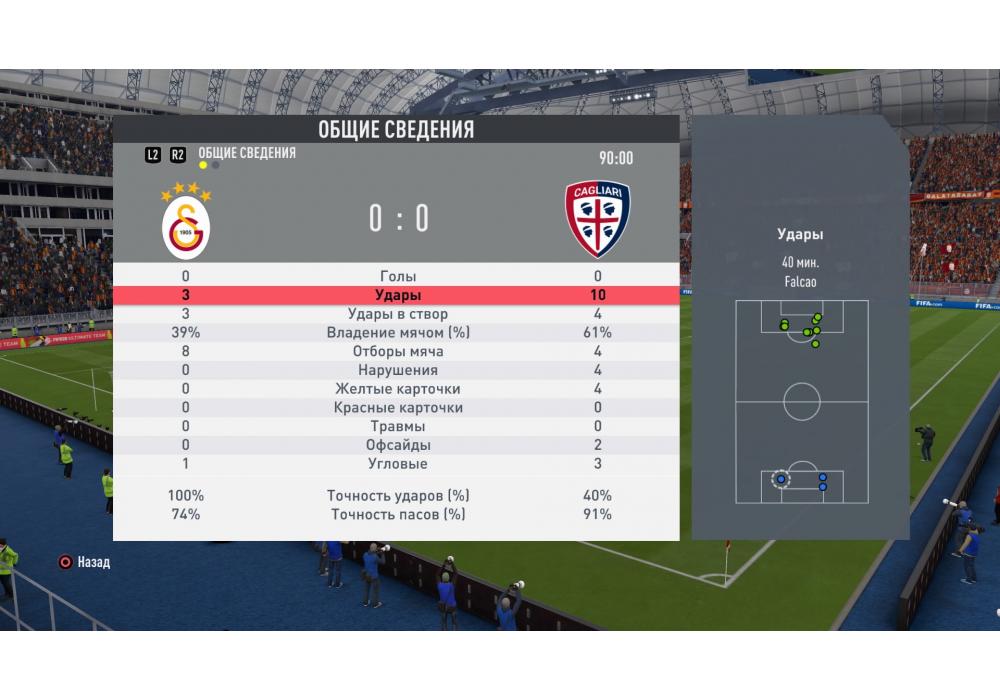Click the Общие сведения tab label

click(x=247, y=153)
